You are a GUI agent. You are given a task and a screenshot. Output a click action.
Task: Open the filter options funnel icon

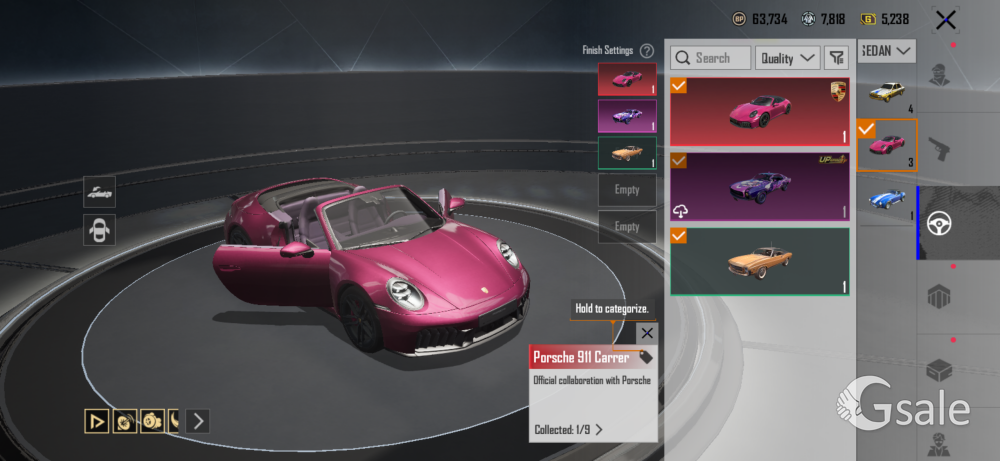point(836,58)
